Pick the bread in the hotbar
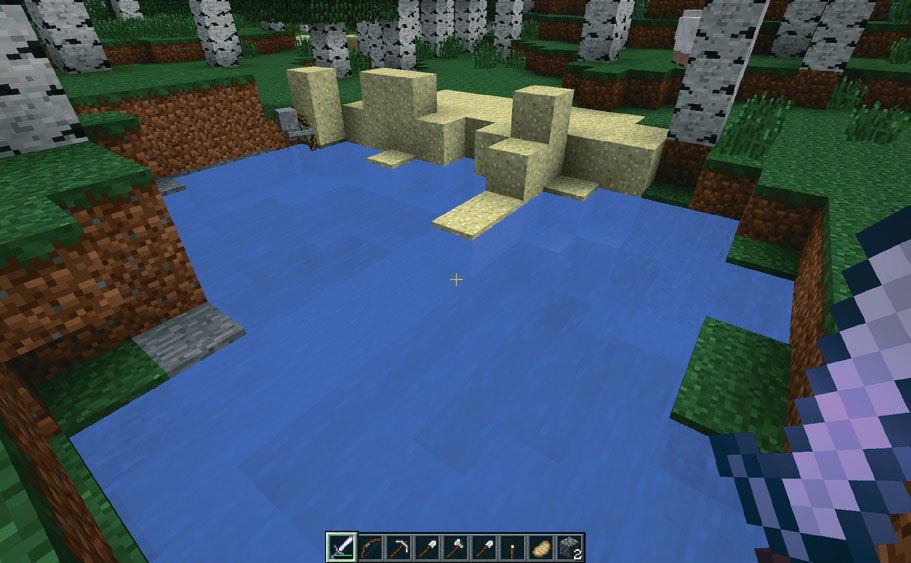 click(x=541, y=547)
